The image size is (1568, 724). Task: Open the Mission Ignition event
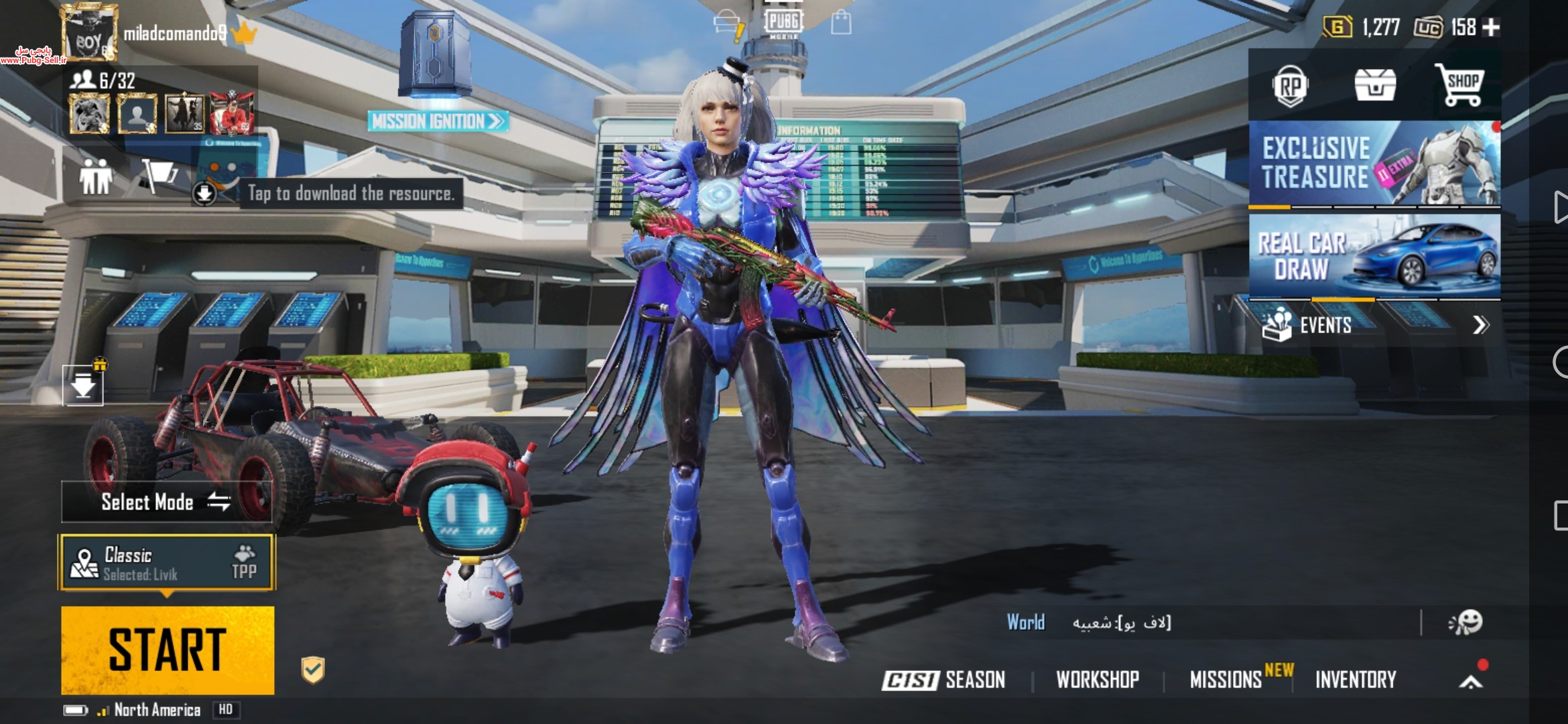pos(437,121)
